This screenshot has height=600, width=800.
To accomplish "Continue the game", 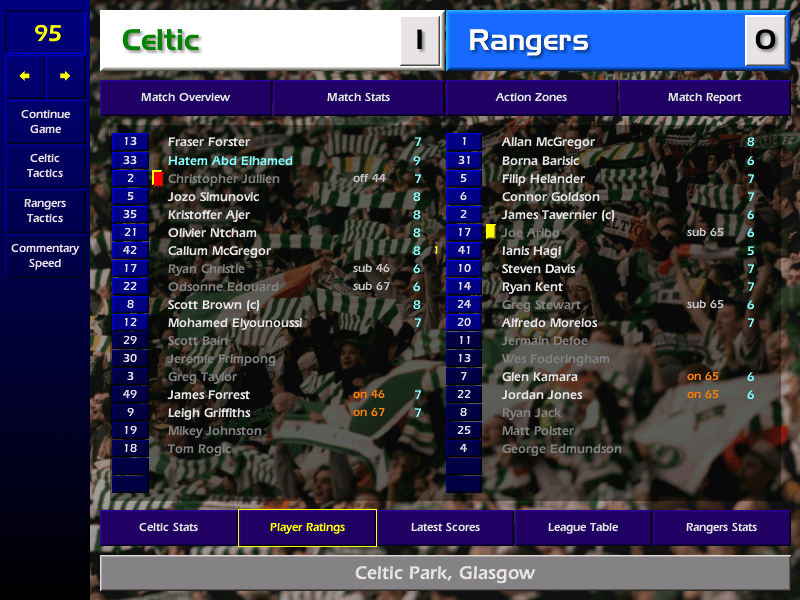I will [x=45, y=122].
